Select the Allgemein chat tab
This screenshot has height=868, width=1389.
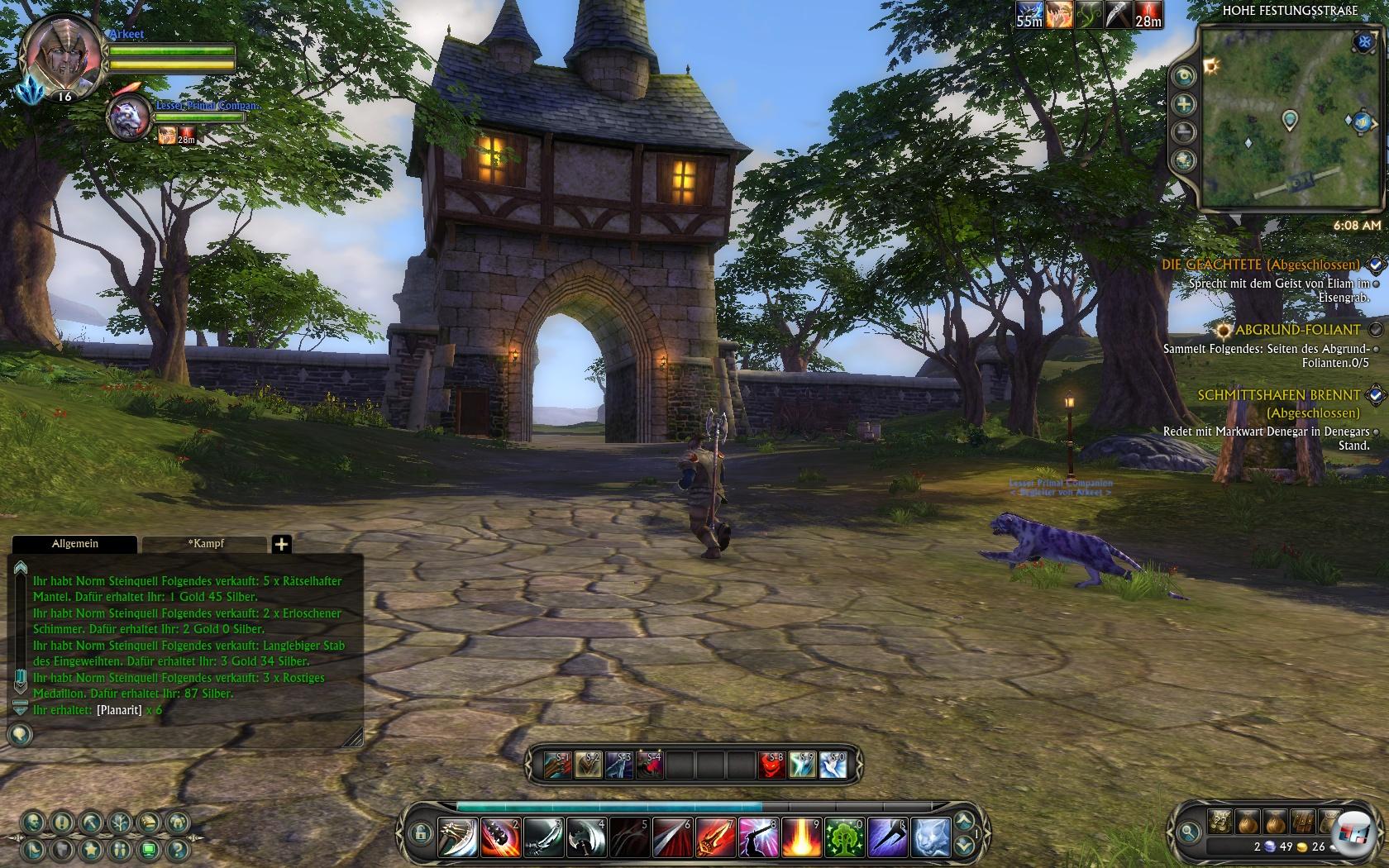click(x=74, y=543)
